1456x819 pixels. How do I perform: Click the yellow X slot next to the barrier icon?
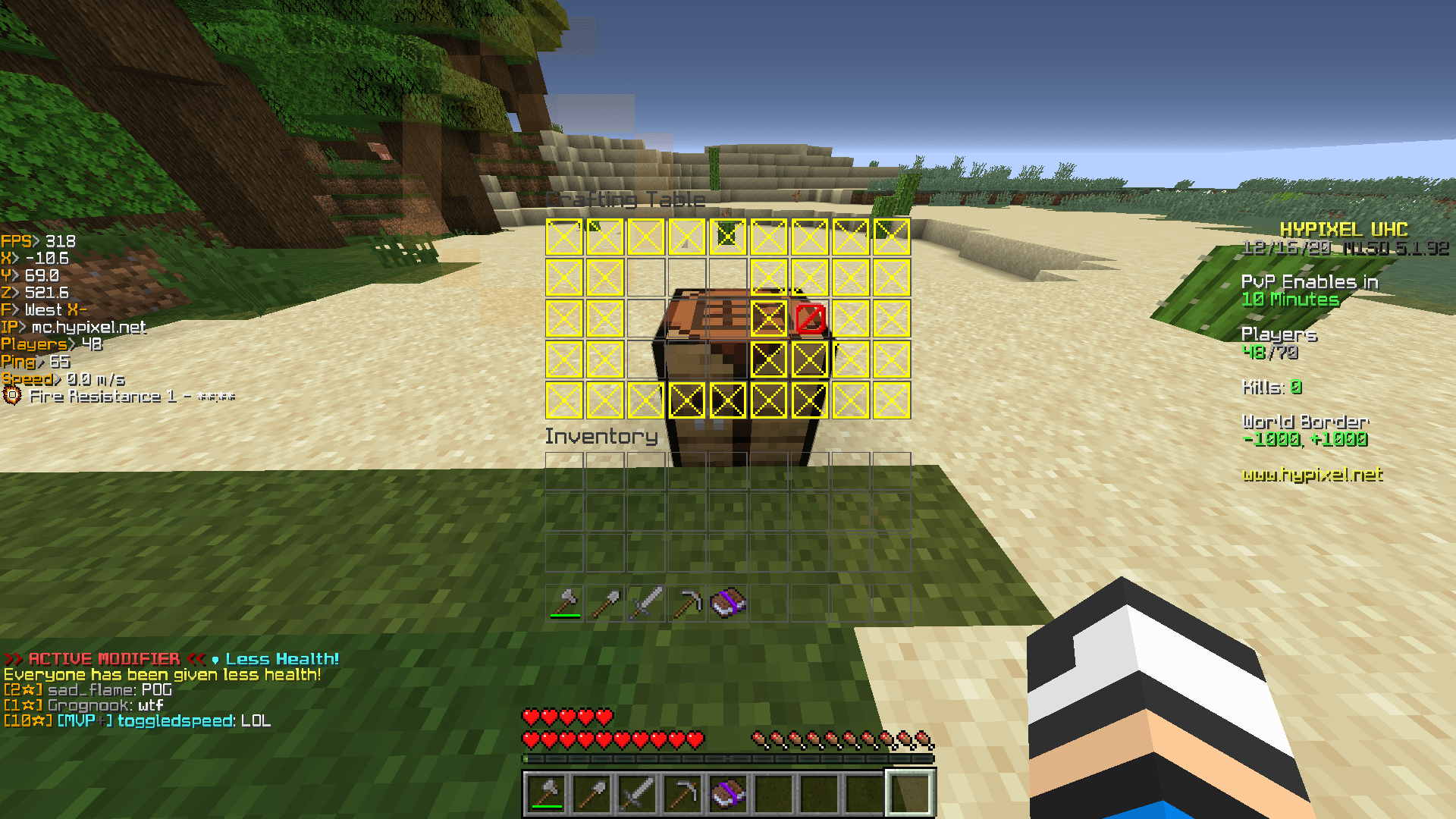pos(767,319)
